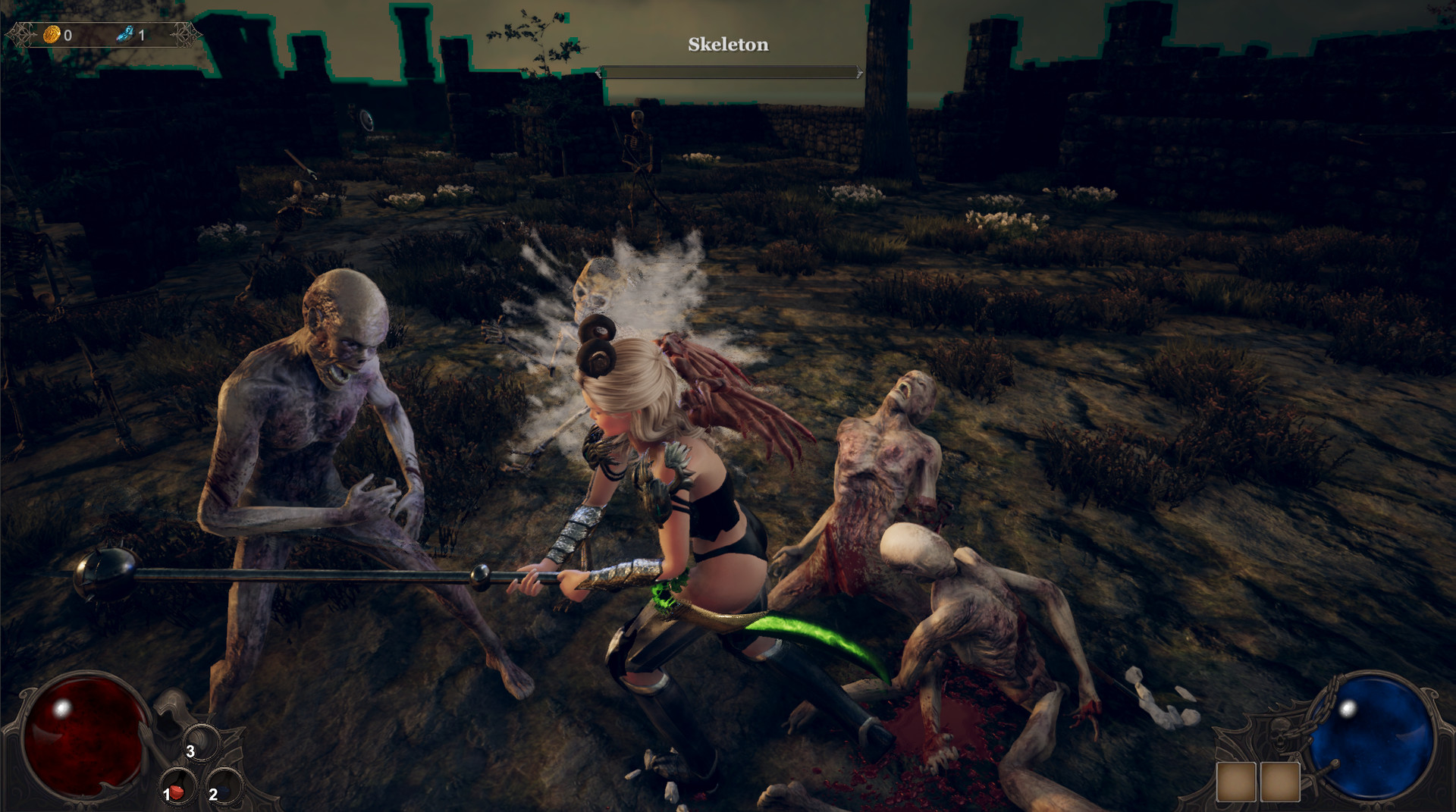Select the right empty inventory square slot
Image resolution: width=1456 pixels, height=812 pixels.
pyautogui.click(x=1280, y=782)
